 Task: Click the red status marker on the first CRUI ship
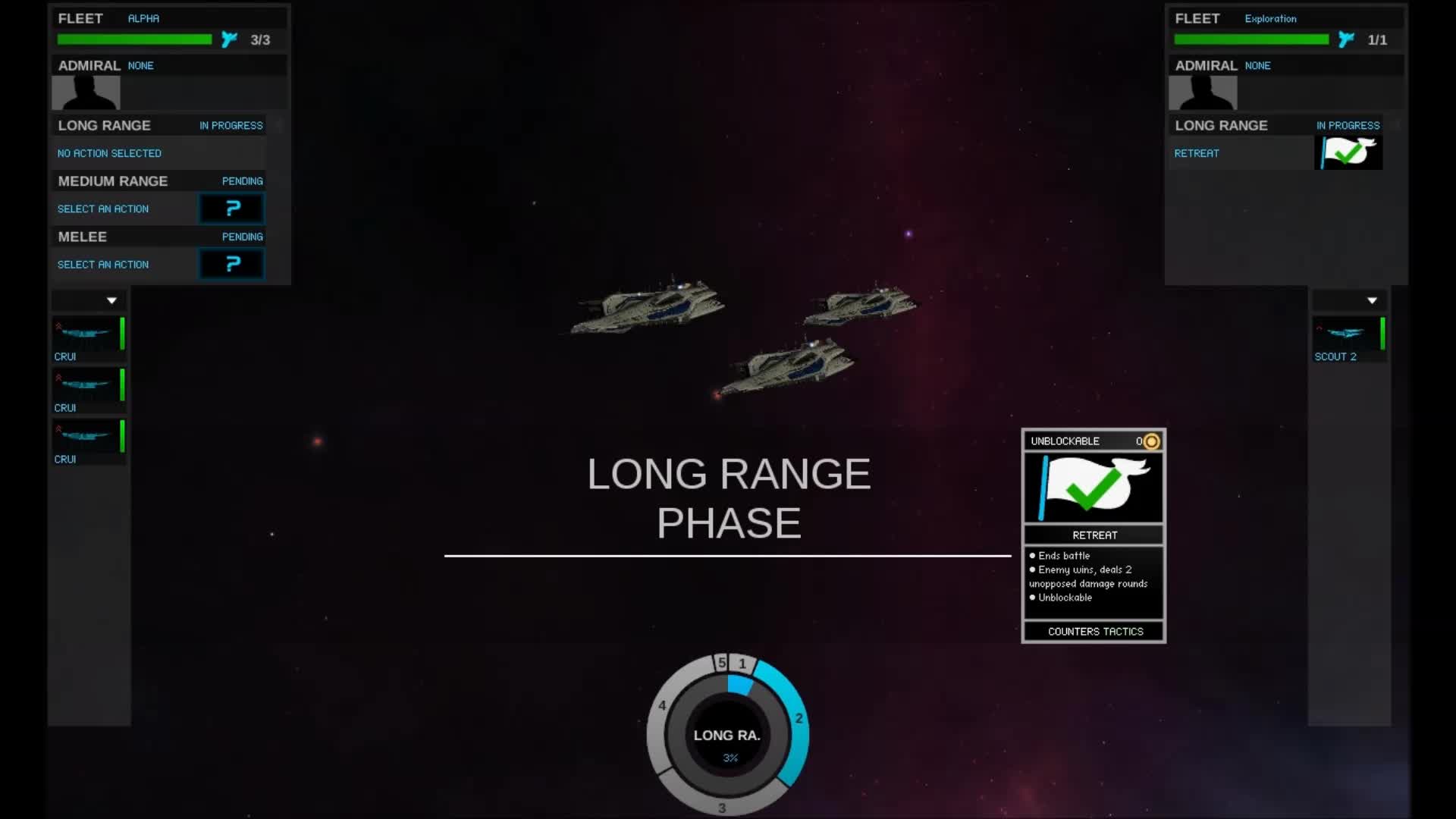(x=59, y=326)
